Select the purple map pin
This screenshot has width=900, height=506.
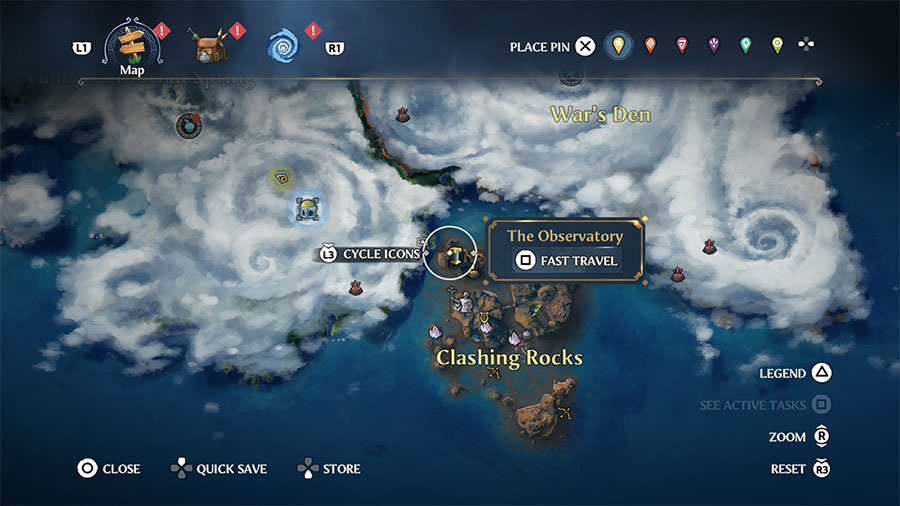click(714, 45)
